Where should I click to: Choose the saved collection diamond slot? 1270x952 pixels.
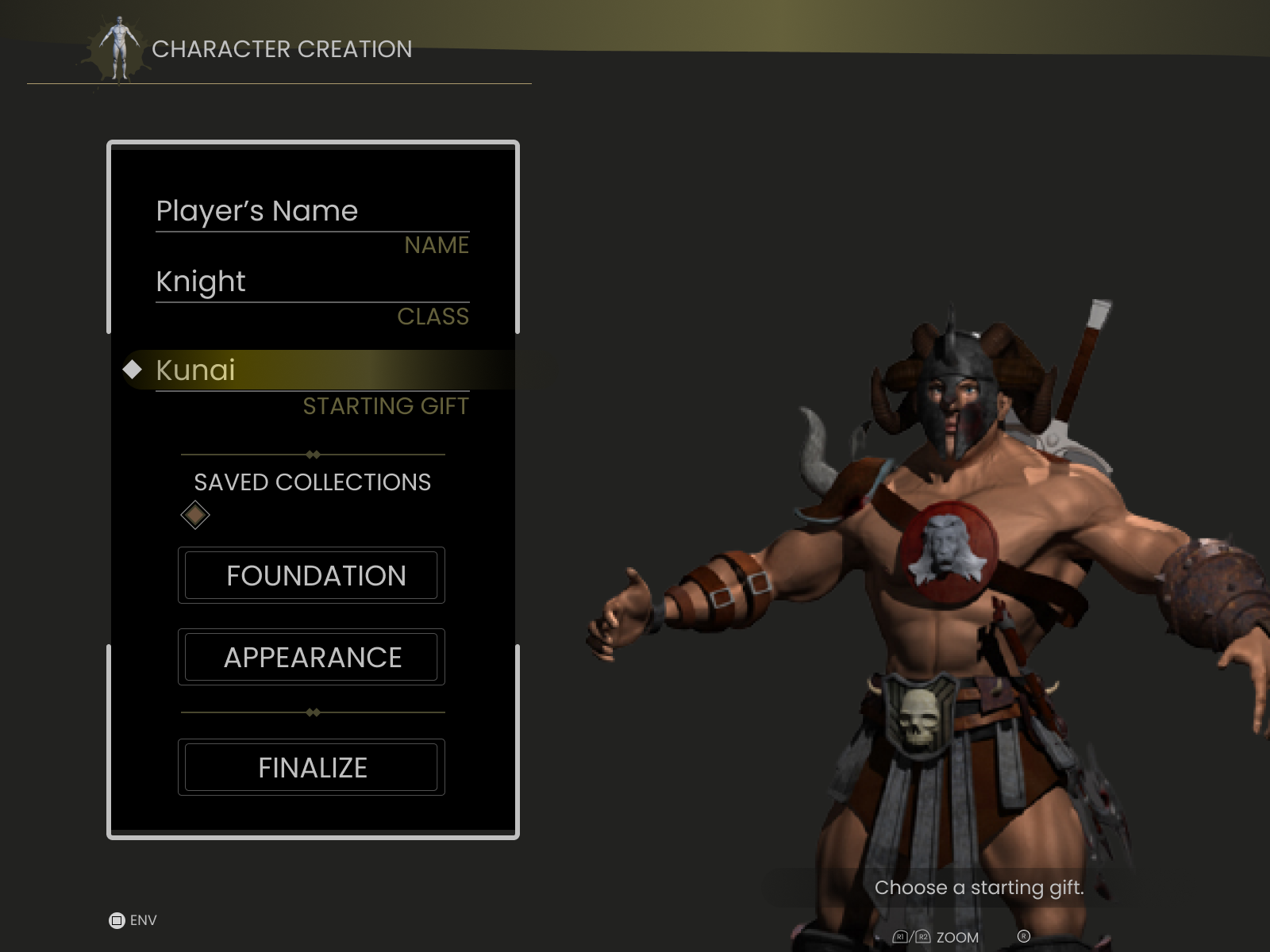coord(194,516)
